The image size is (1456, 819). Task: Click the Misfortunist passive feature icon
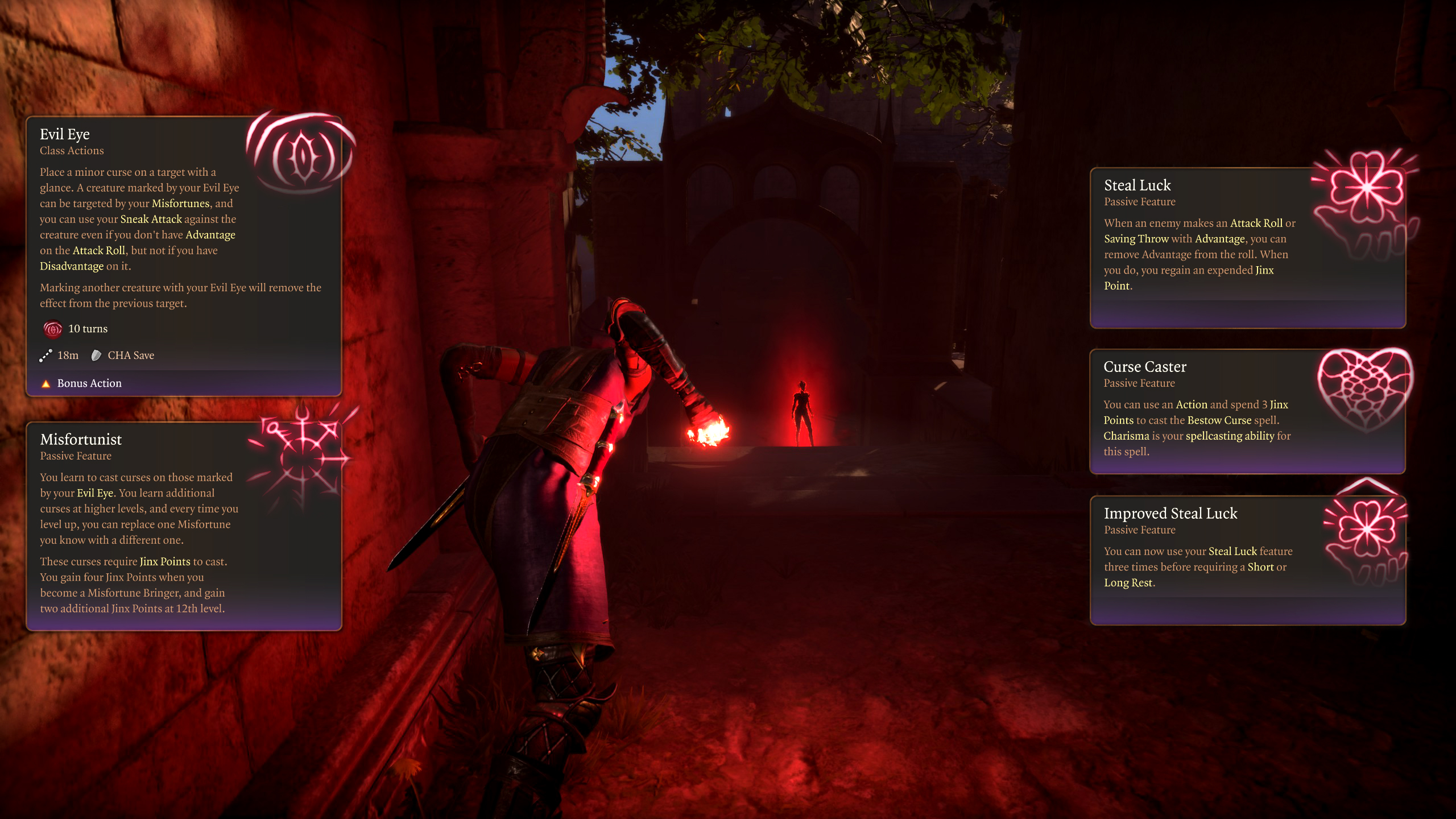click(x=303, y=455)
